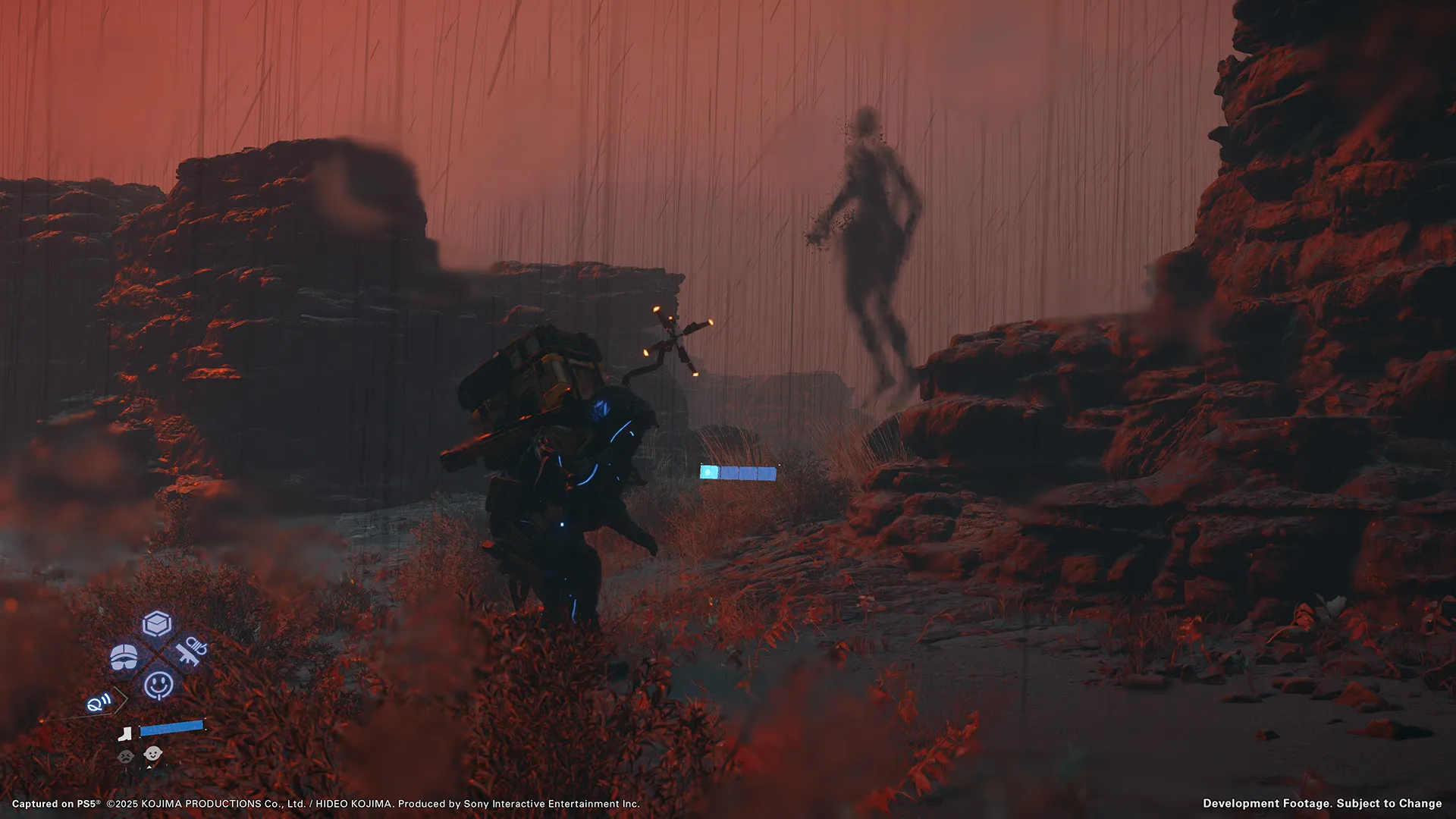Select the second segment of the durability gauge
This screenshot has width=1456, height=819.
(729, 472)
